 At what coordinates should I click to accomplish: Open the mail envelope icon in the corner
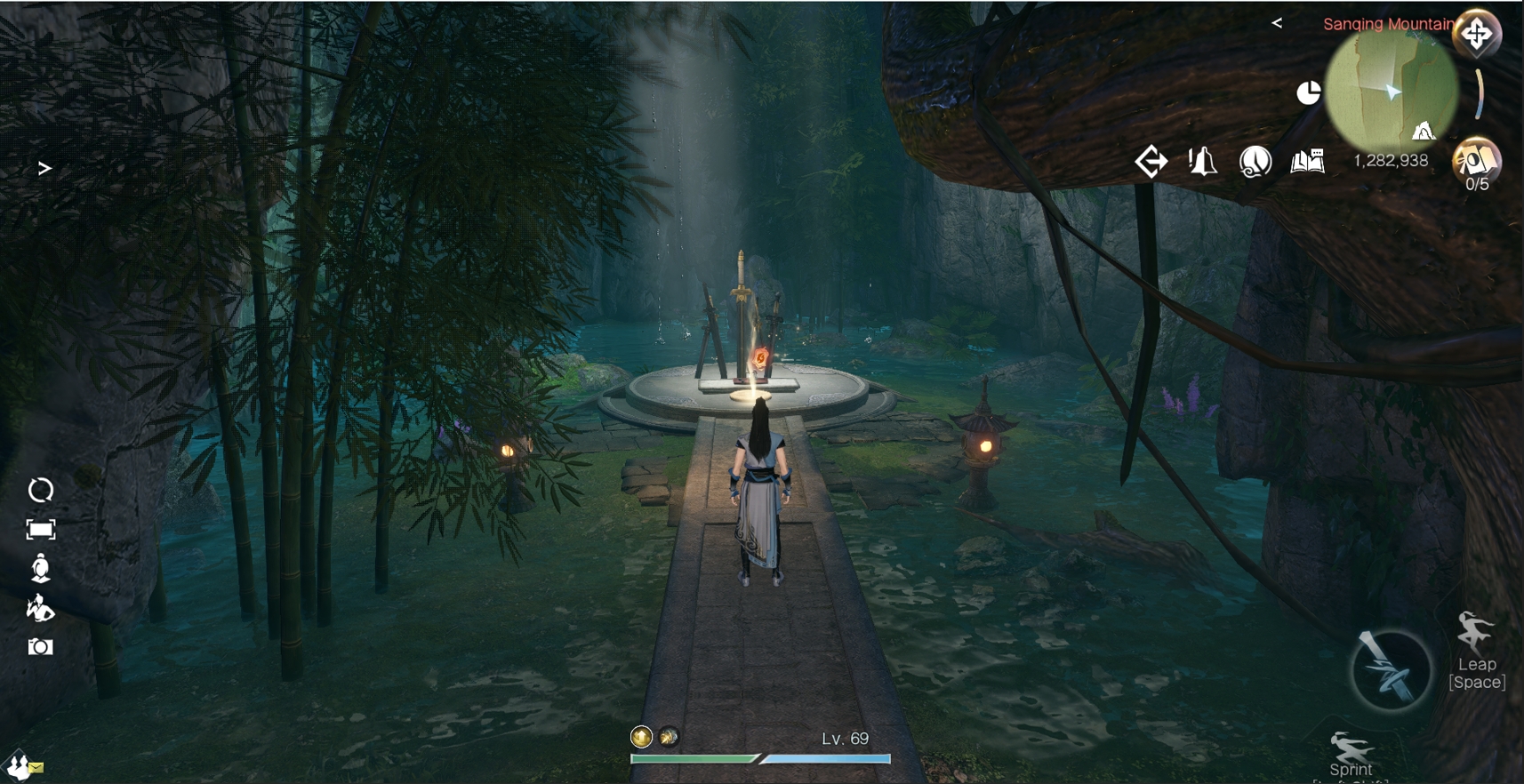coord(35,767)
